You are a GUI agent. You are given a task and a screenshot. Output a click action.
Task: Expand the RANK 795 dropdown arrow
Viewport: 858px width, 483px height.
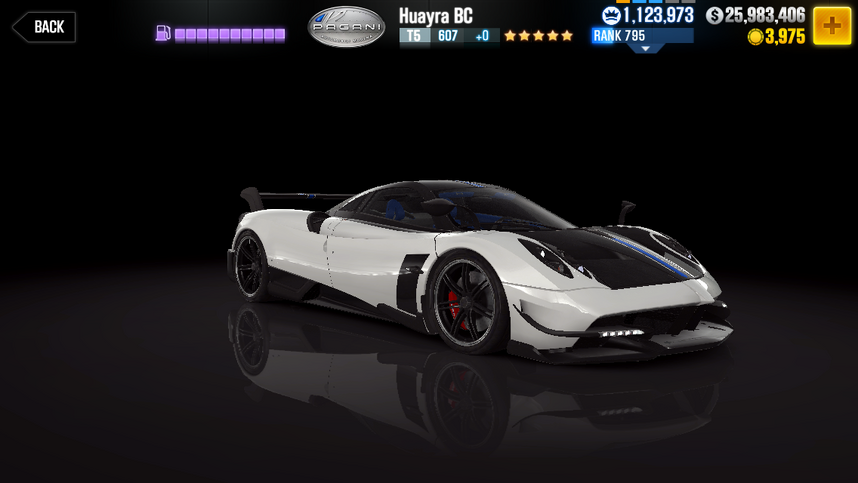tap(644, 48)
